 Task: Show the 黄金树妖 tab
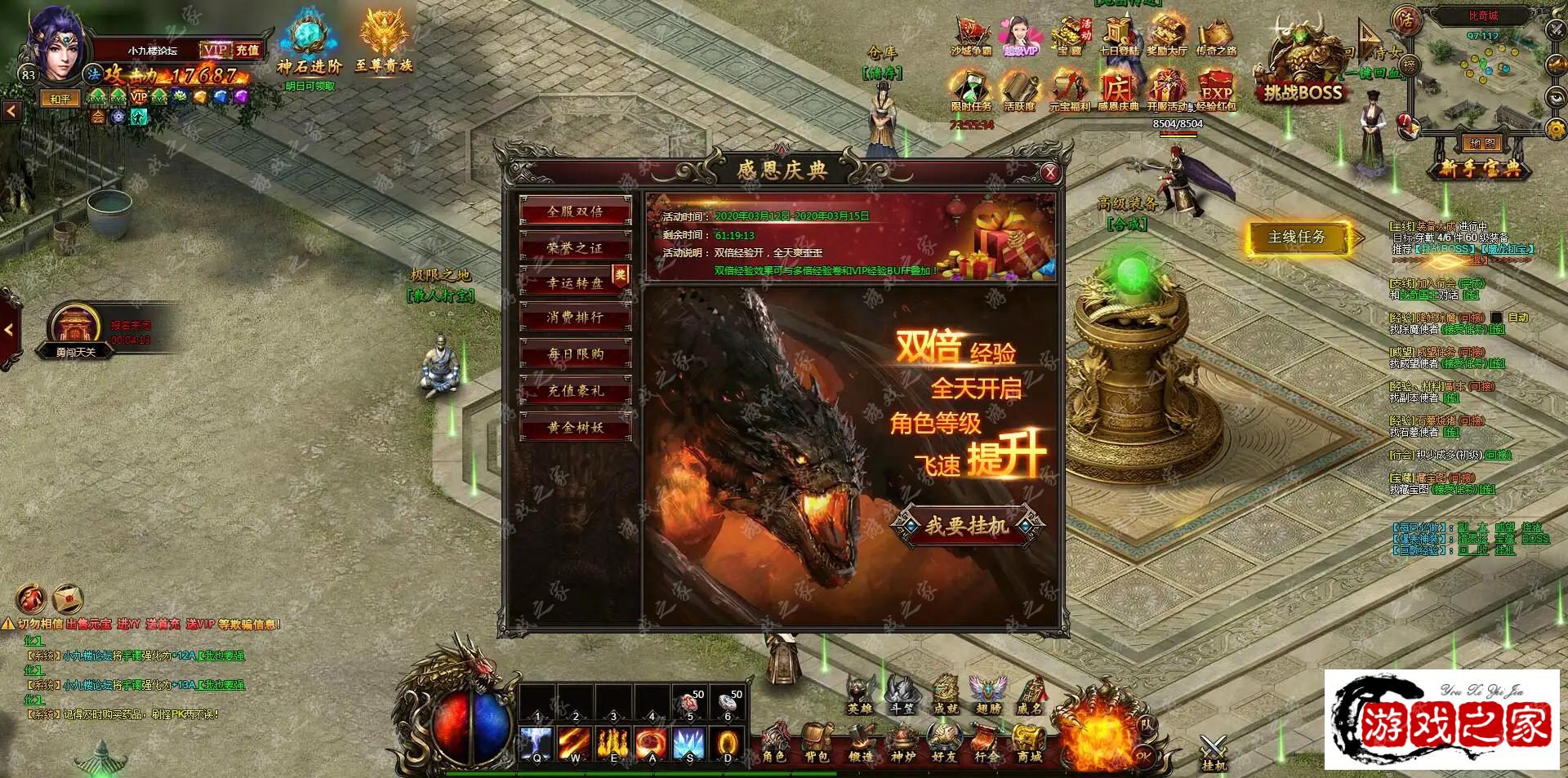(x=575, y=427)
